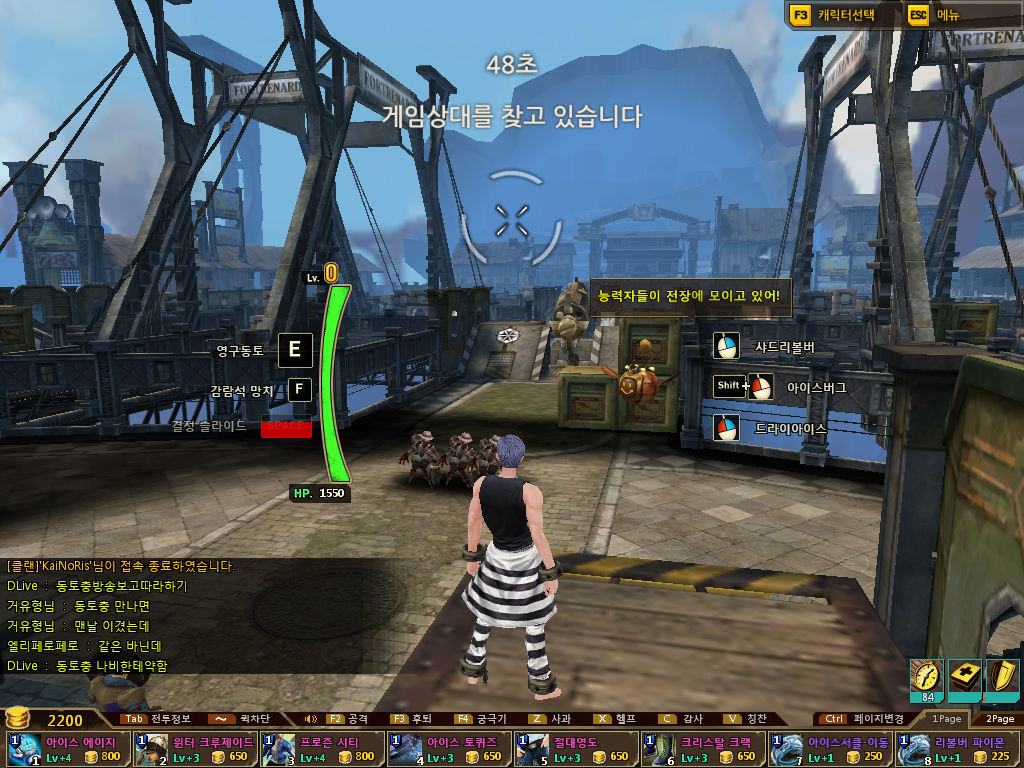Screen dimensions: 1024x768
Task: Purchase the 크리스탈 크랙 boots item
Action: [703, 749]
